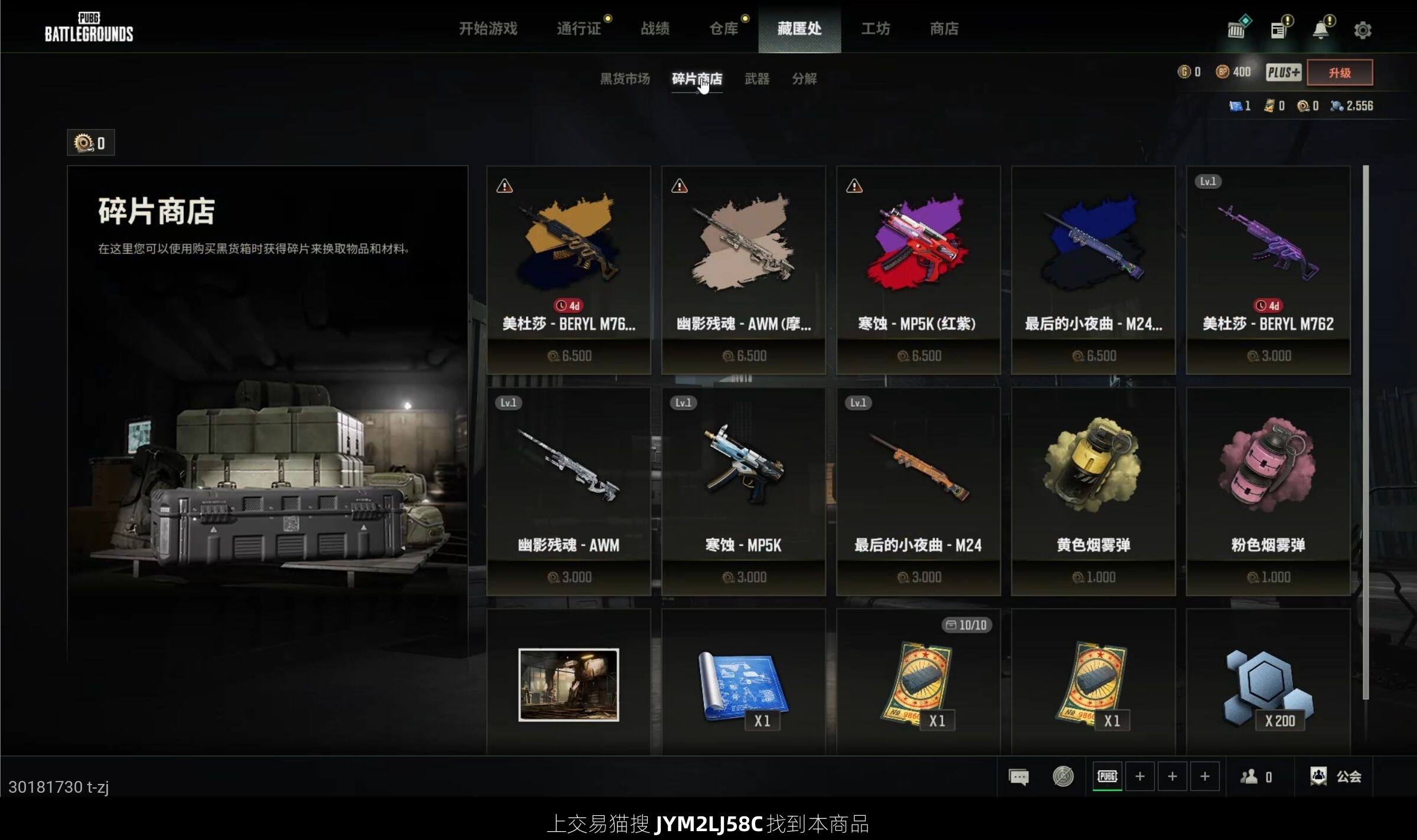
Task: Switch to the 通行证 tab
Action: [x=578, y=28]
